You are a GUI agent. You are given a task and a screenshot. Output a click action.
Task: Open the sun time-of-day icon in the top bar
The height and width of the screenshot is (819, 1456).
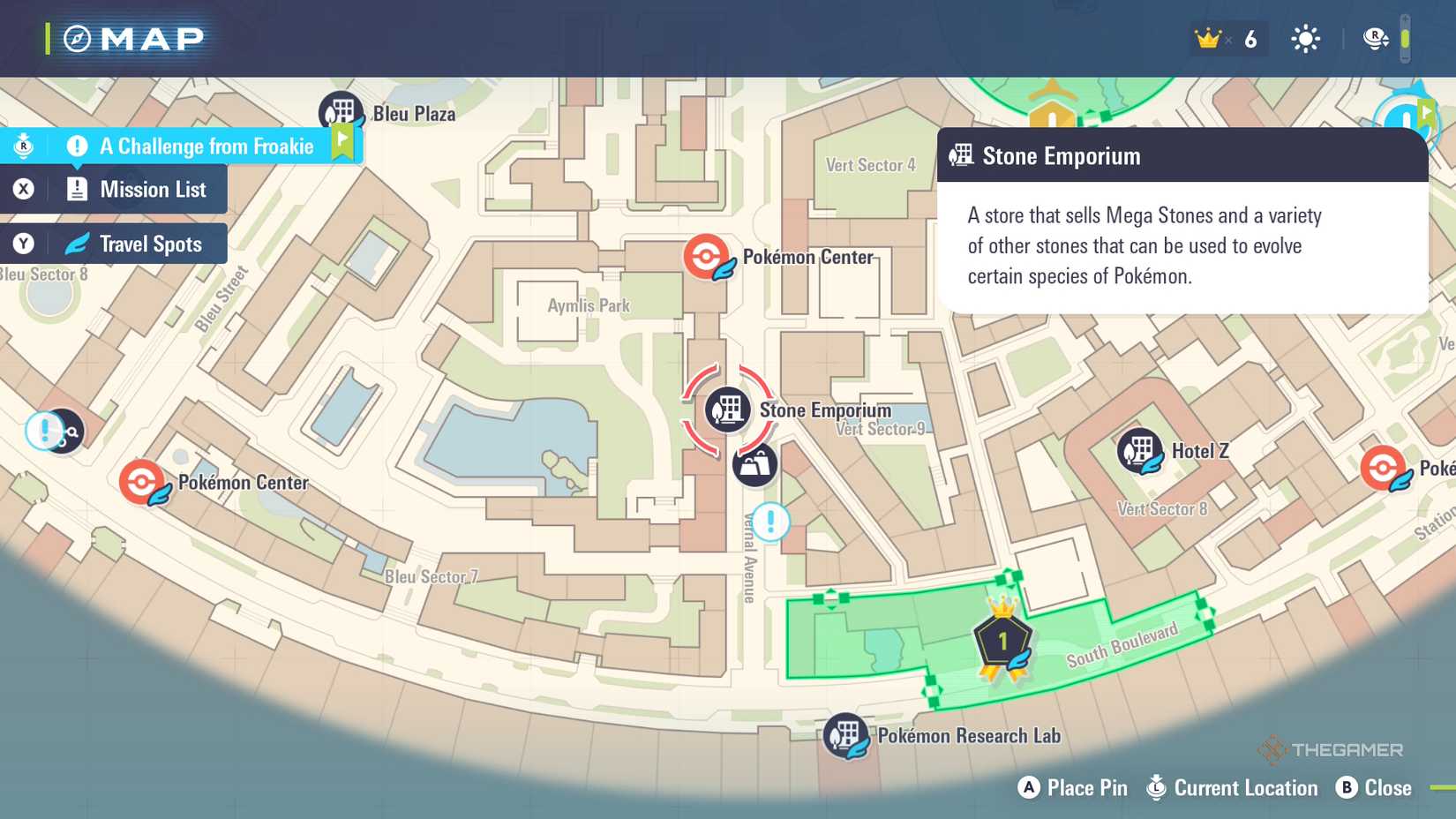tap(1304, 38)
